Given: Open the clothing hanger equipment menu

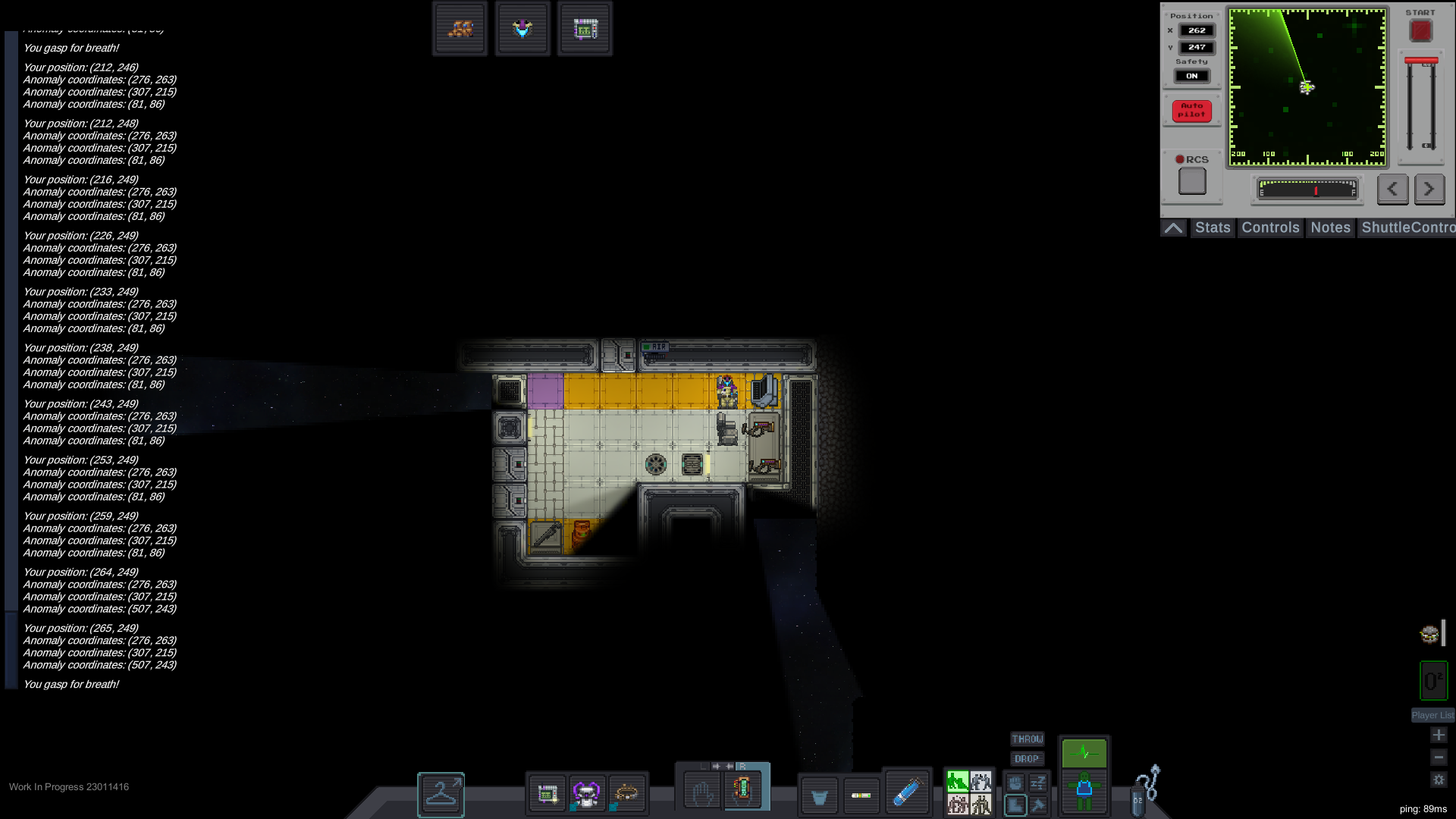Looking at the screenshot, I should pyautogui.click(x=440, y=795).
